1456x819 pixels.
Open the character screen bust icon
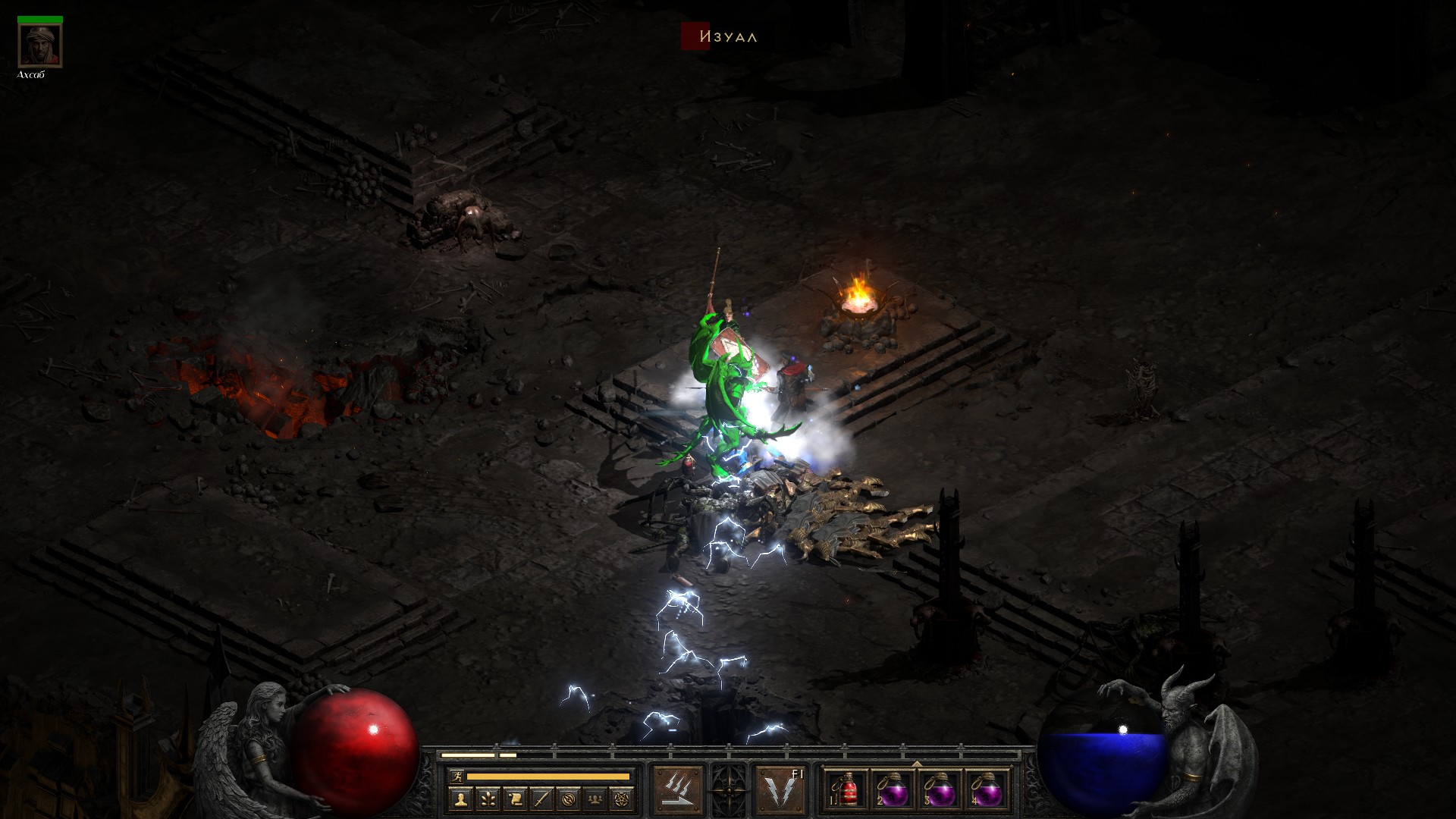[x=460, y=798]
